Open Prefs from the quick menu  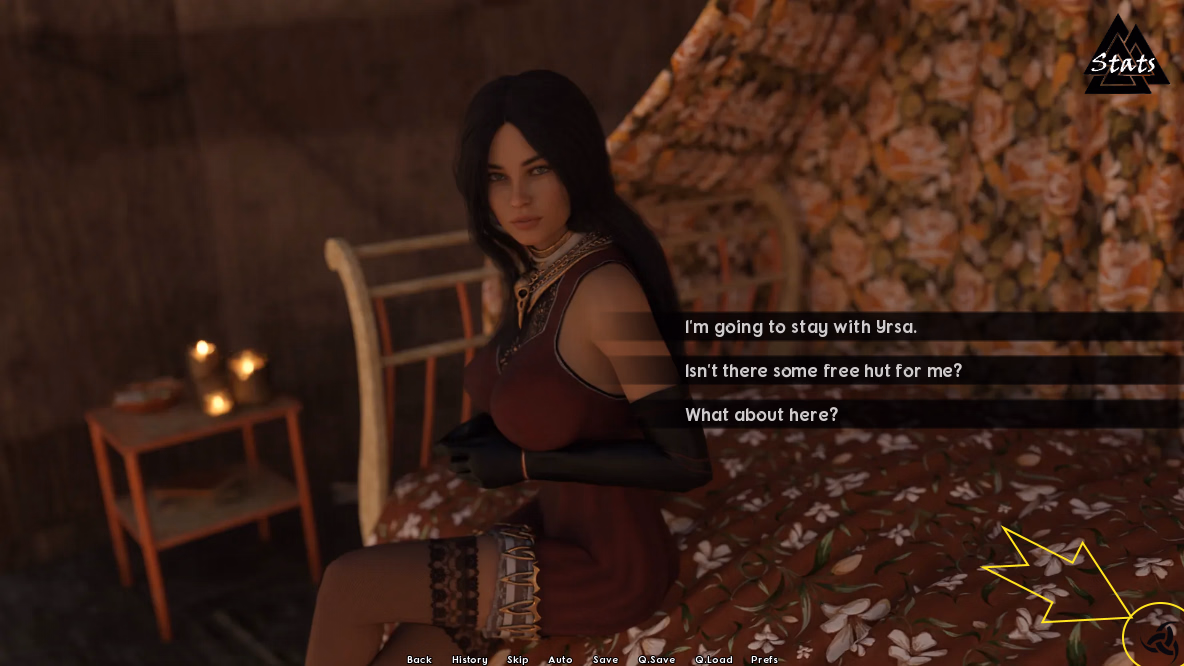tap(764, 659)
